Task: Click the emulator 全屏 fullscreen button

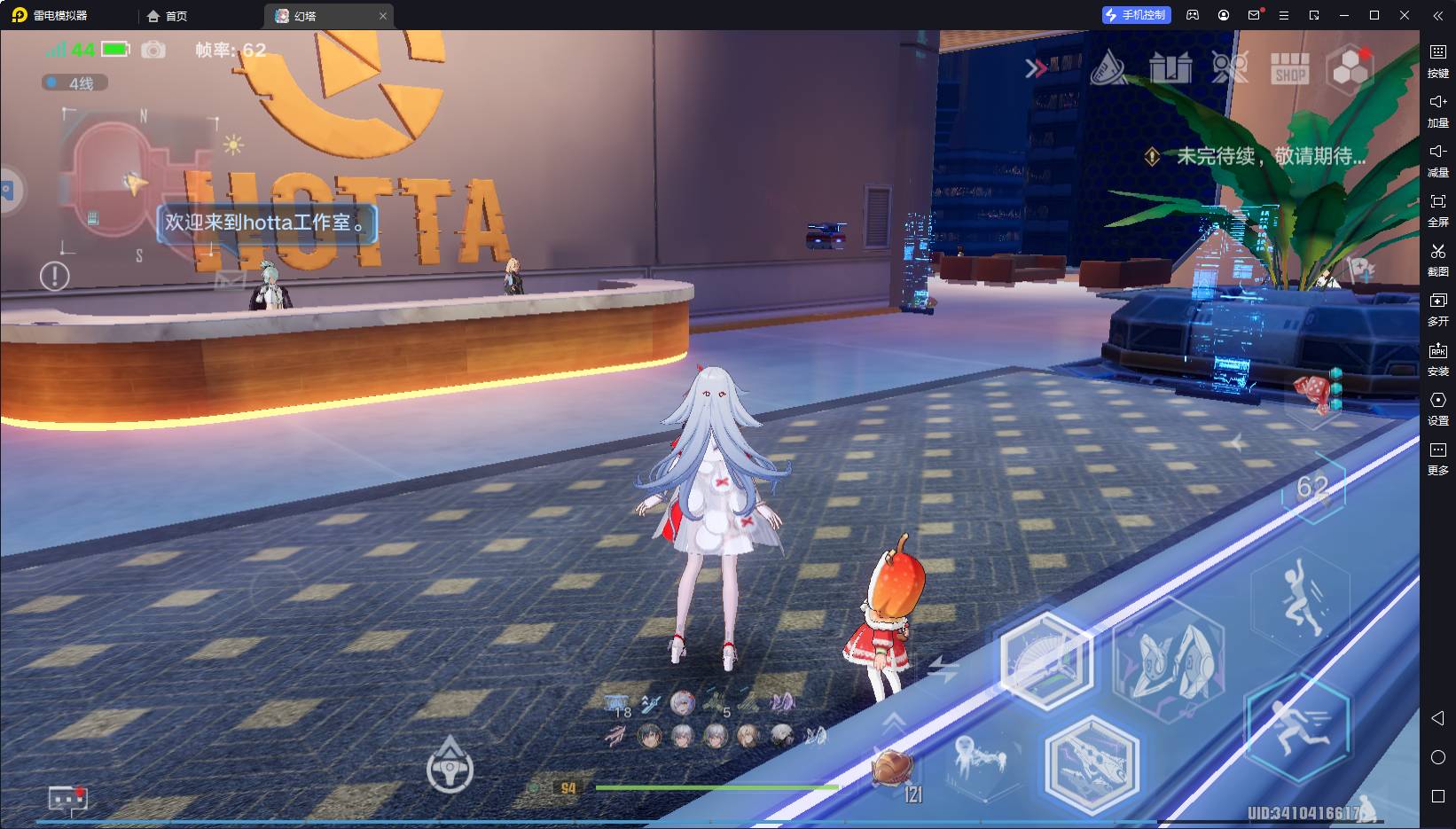Action: click(1437, 209)
